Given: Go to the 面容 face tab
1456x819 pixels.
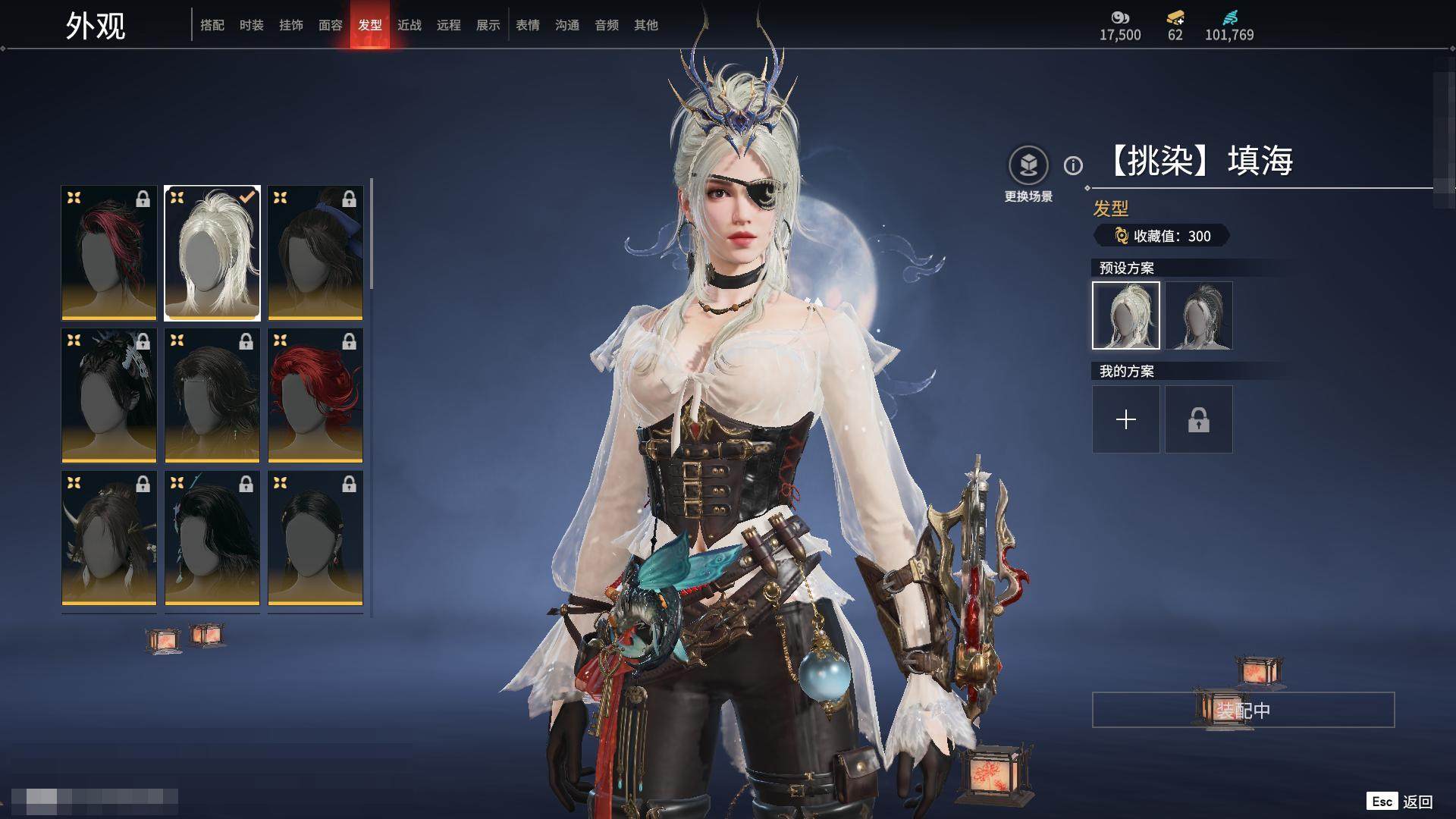Looking at the screenshot, I should click(x=331, y=25).
